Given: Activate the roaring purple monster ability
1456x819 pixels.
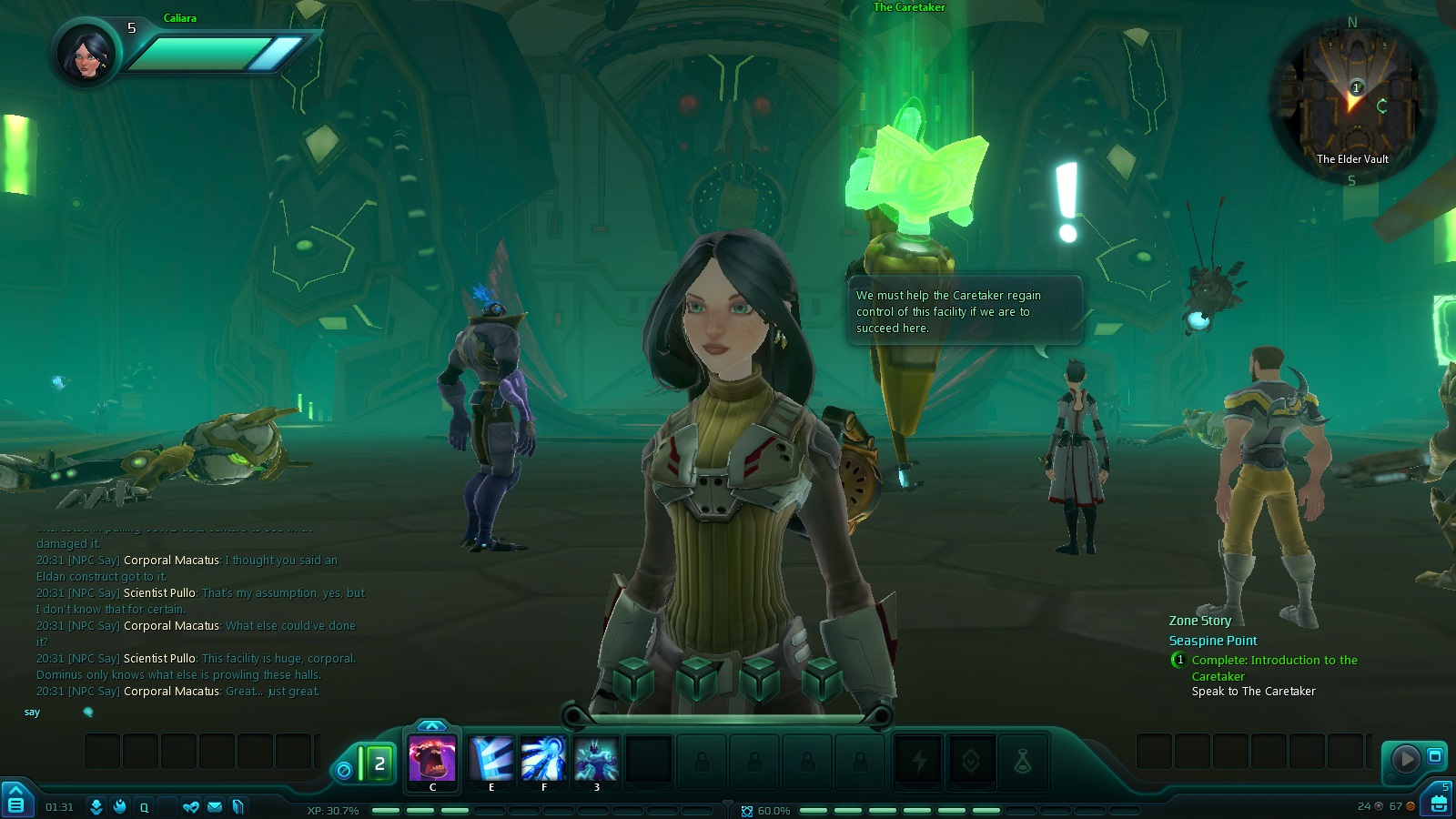Looking at the screenshot, I should point(432,759).
